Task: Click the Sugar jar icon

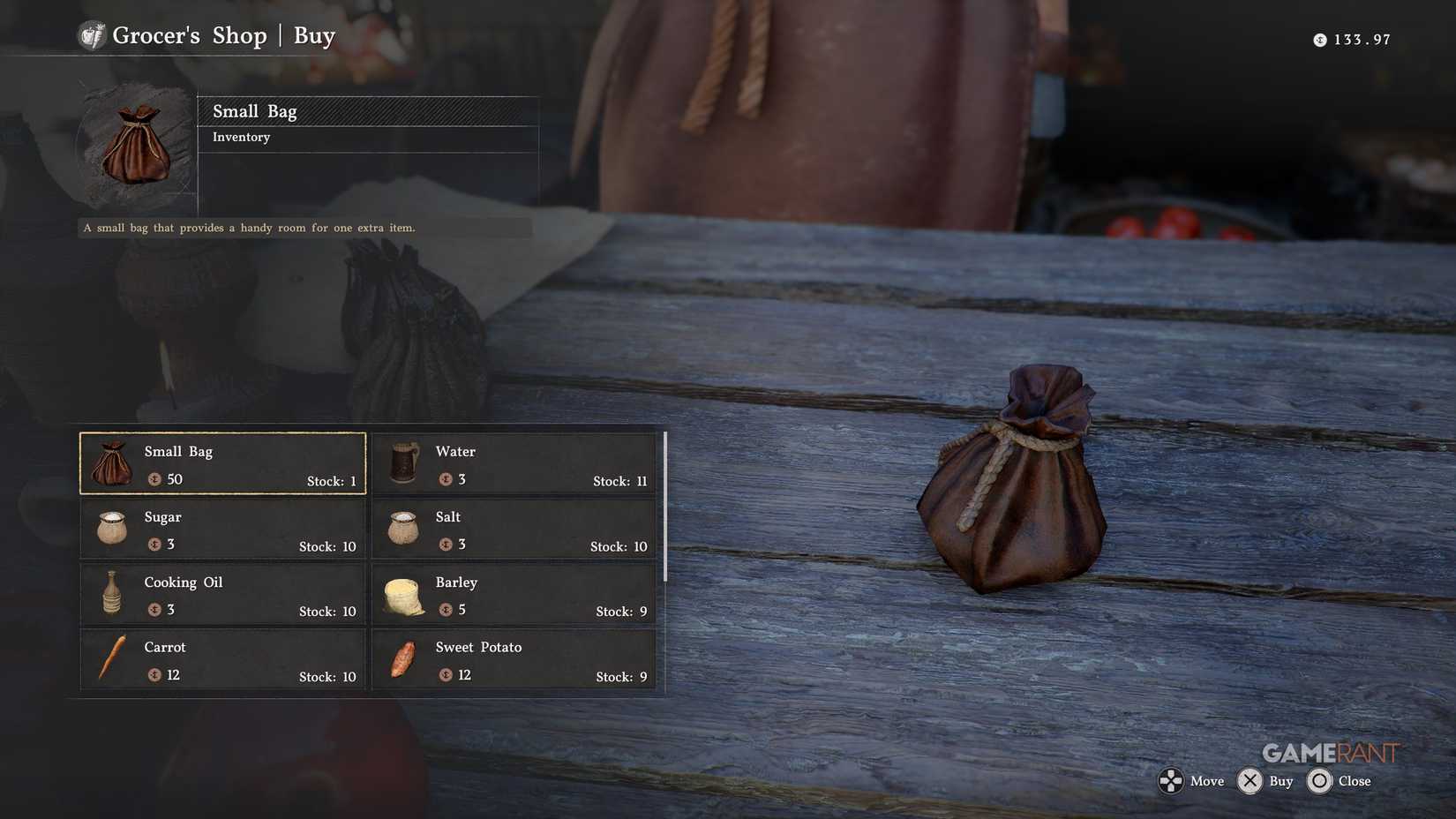Action: pyautogui.click(x=110, y=528)
